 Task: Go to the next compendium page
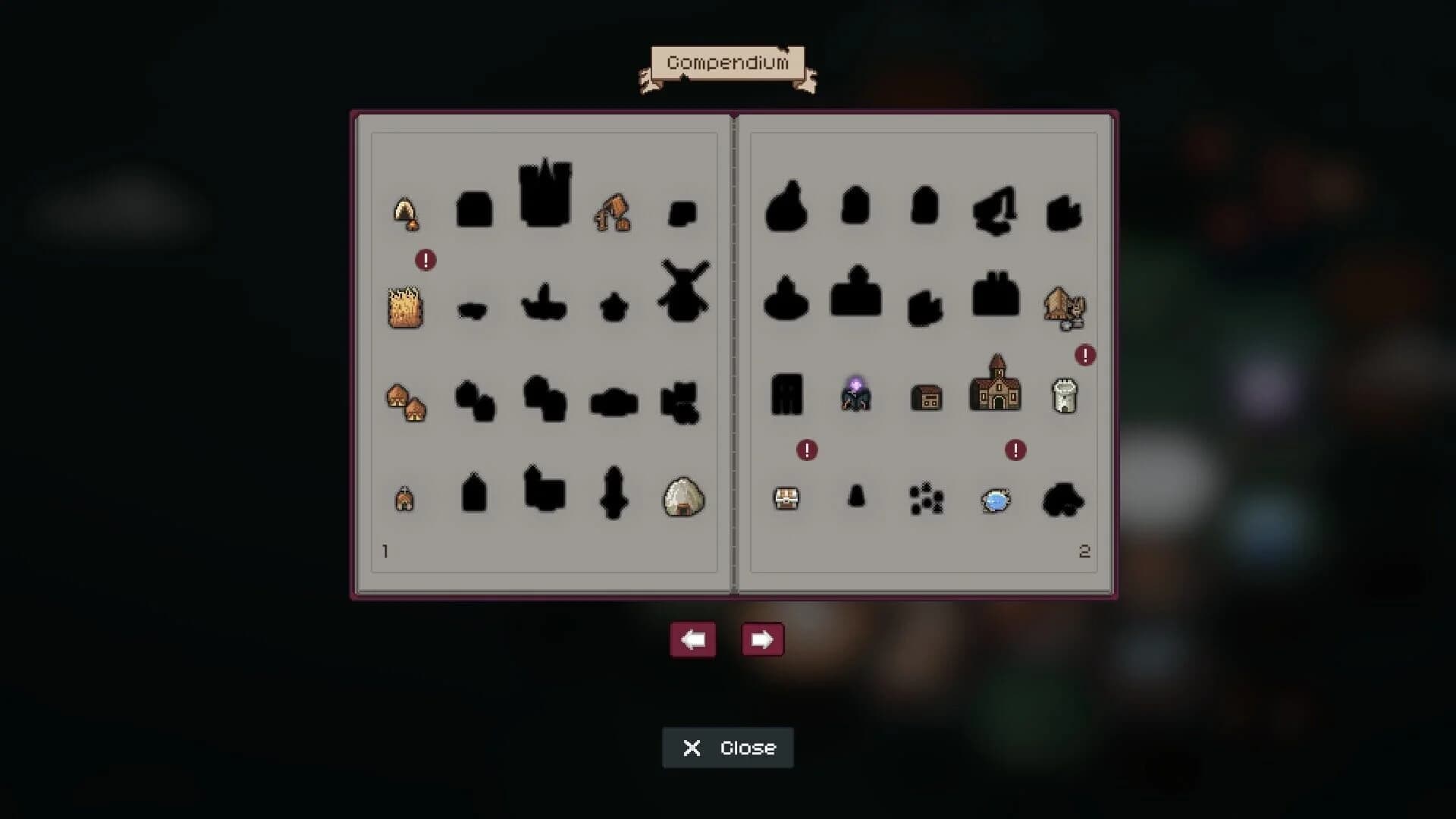(x=762, y=639)
